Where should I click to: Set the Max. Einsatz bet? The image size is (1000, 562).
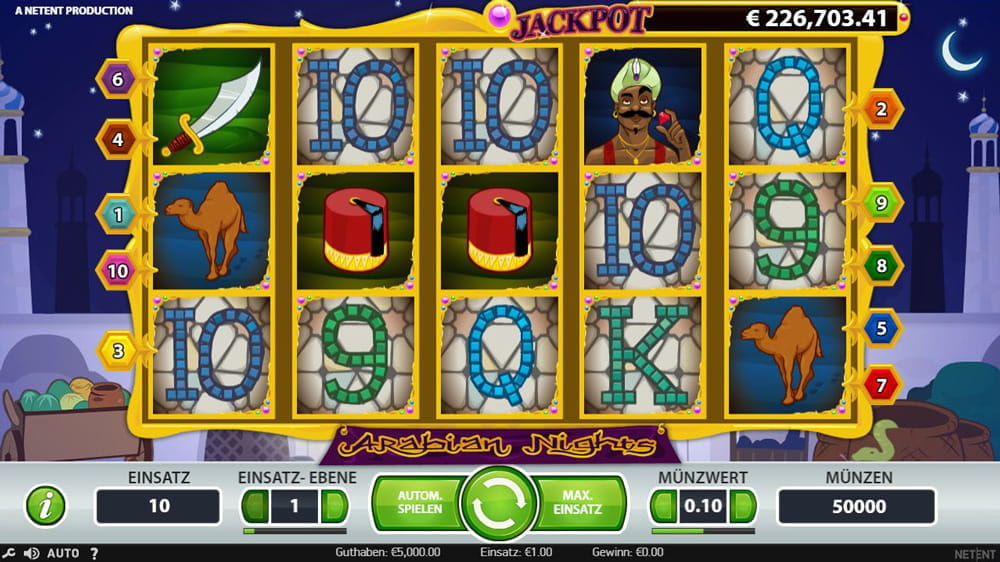(x=582, y=503)
